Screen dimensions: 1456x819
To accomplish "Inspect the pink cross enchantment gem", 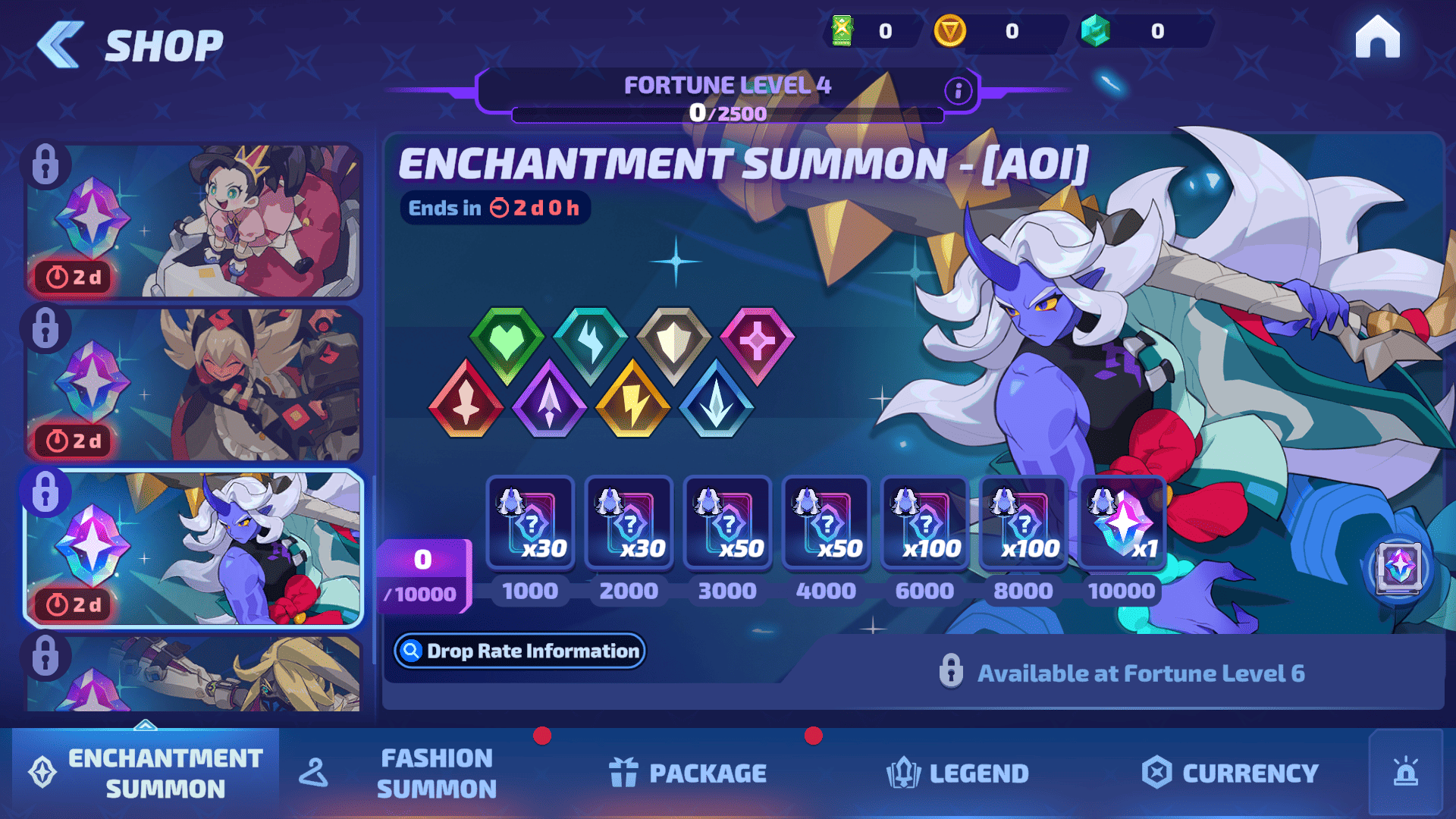I will coord(757,343).
